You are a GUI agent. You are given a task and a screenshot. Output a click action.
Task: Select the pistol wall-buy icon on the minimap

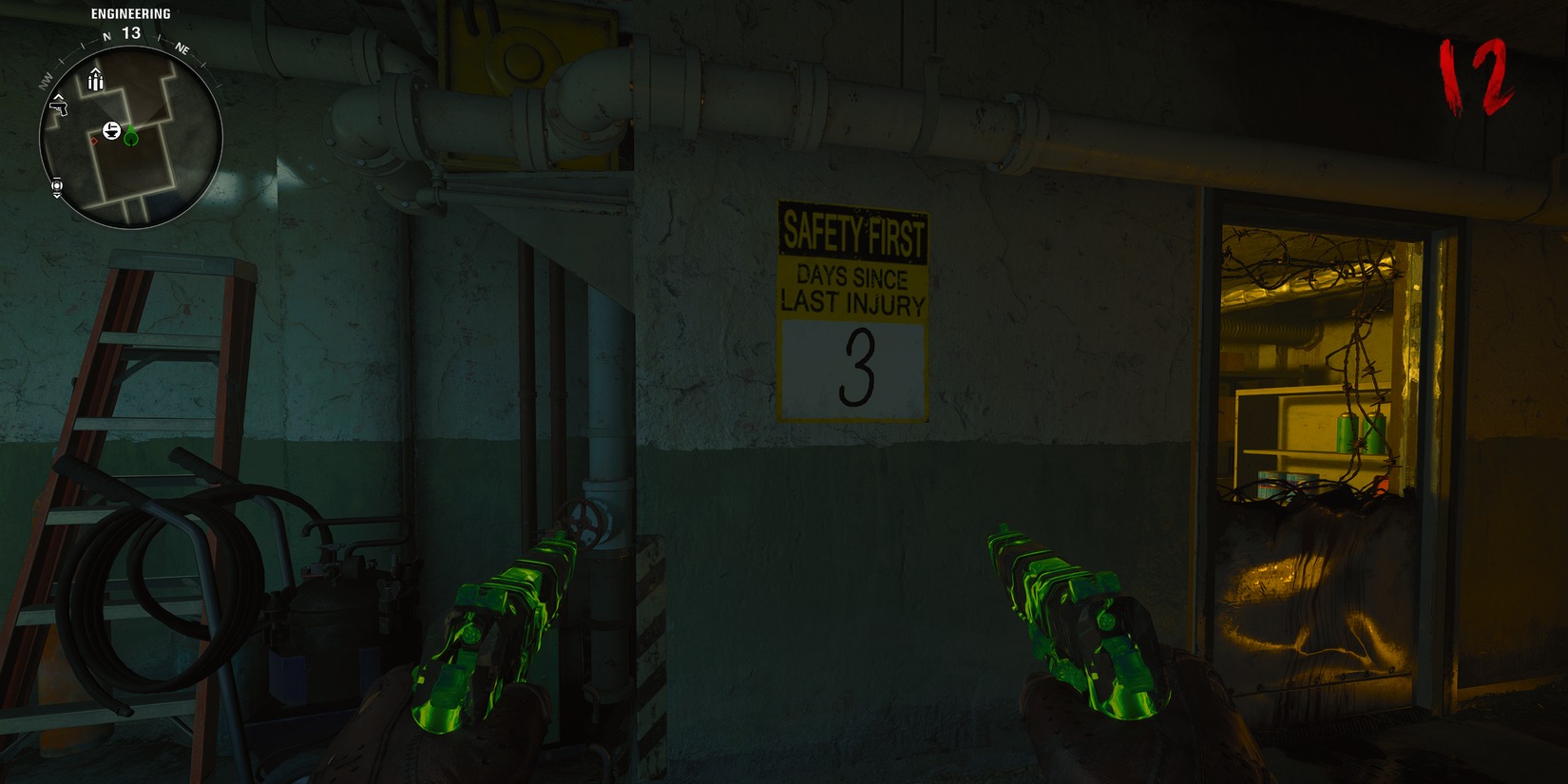pyautogui.click(x=60, y=108)
